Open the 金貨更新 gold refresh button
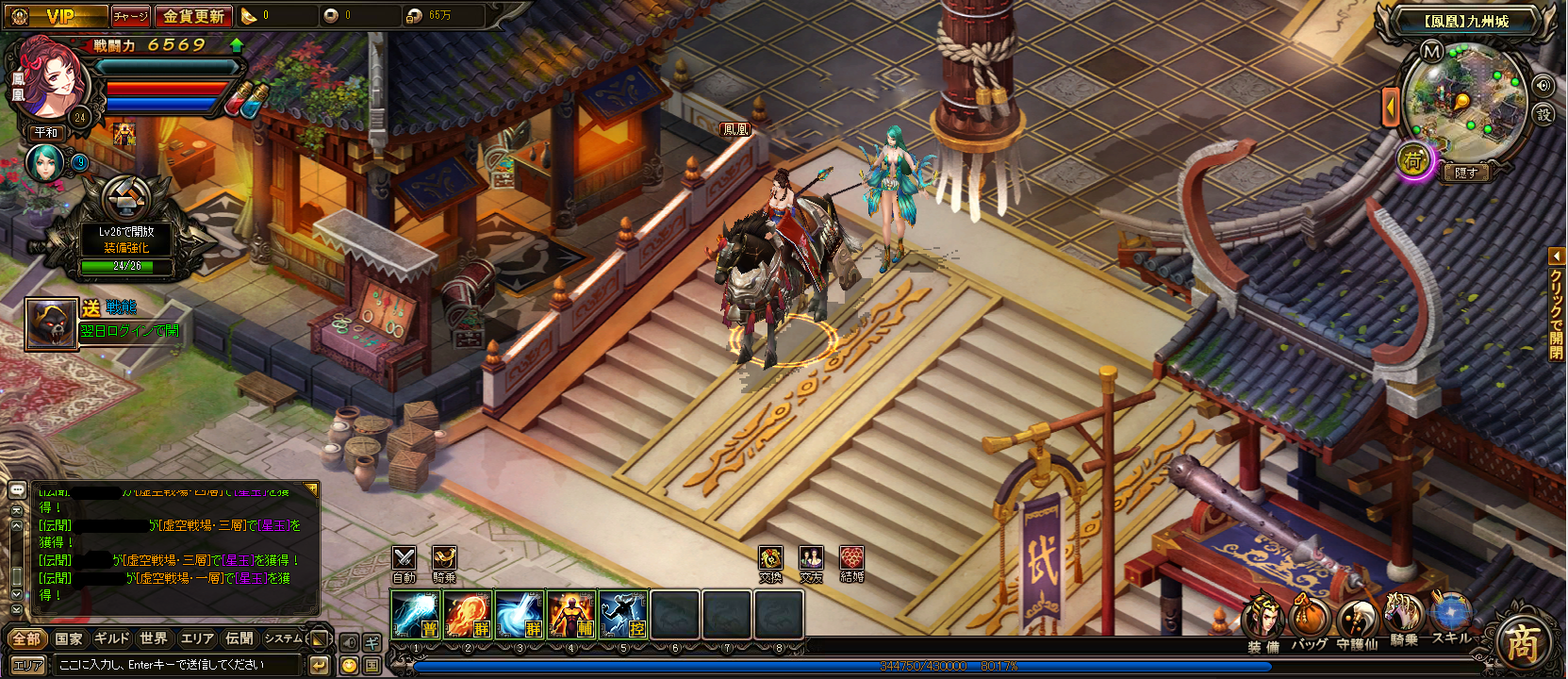Image resolution: width=1568 pixels, height=679 pixels. pos(193,16)
